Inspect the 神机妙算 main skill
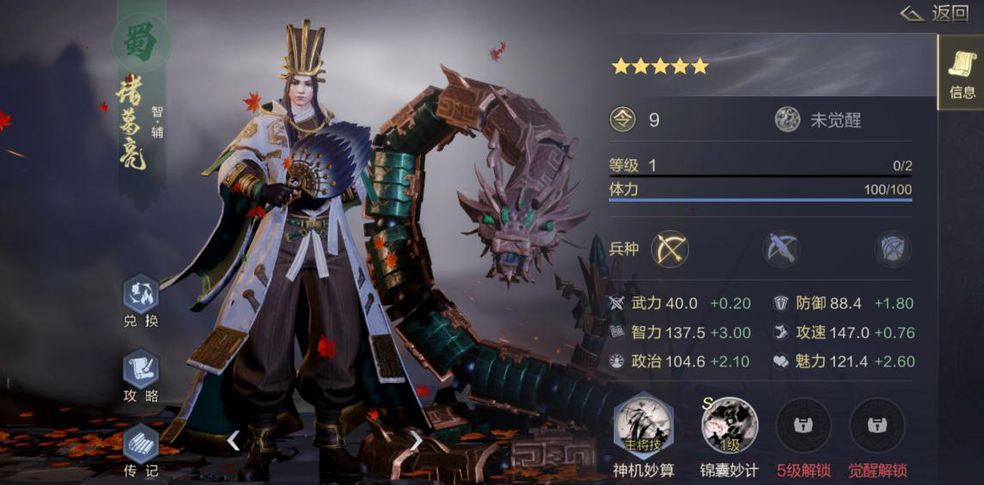Viewport: 984px width, 485px height. [x=643, y=424]
